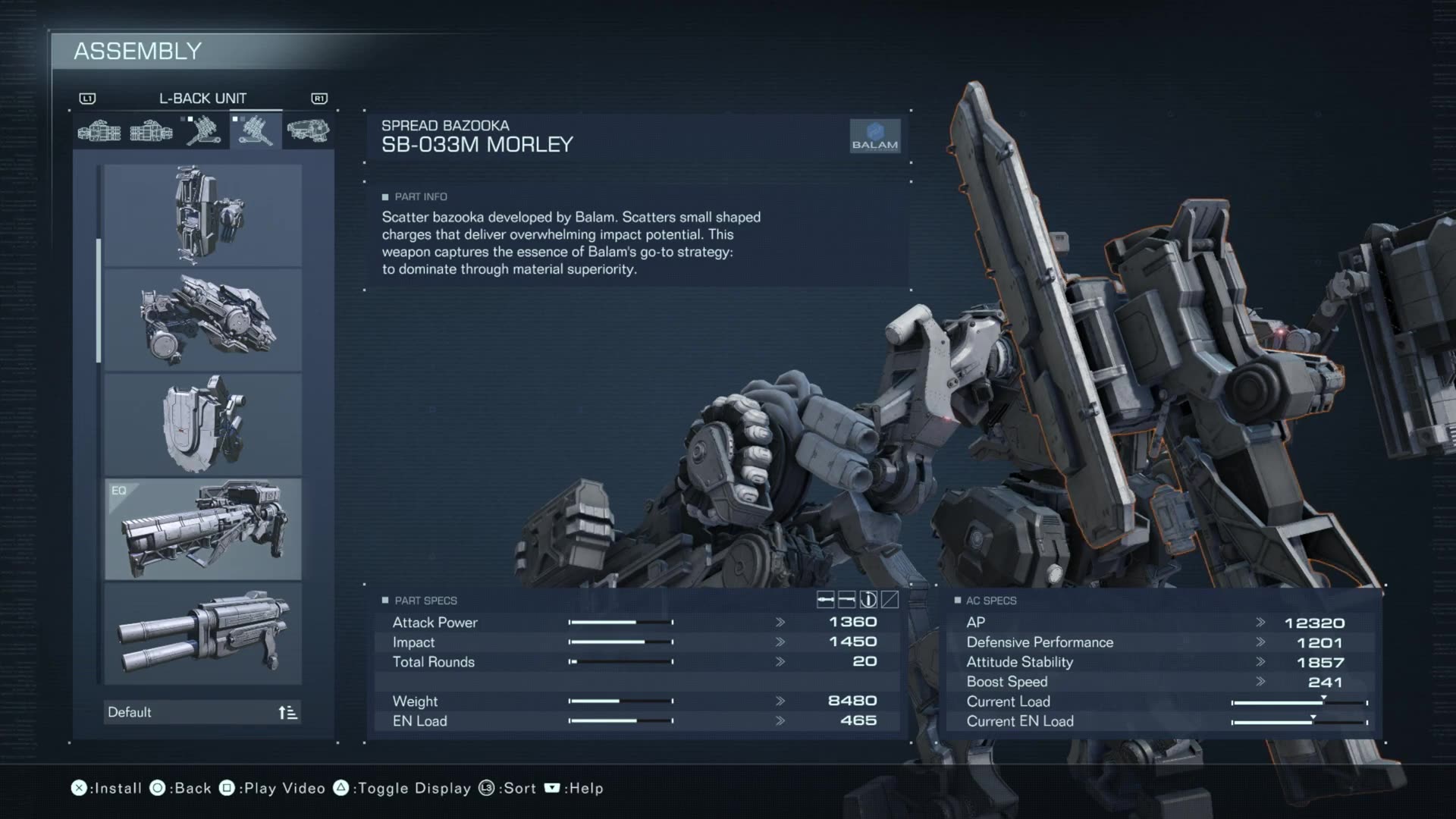Choose the twin-barrel cannon part thumbnail
1456x819 pixels.
[203, 634]
